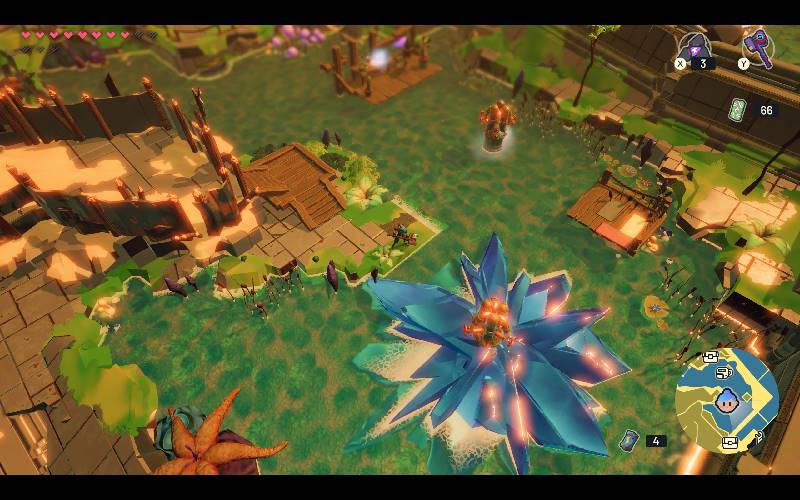
Task: Select the blue lightning card icon
Action: (629, 440)
